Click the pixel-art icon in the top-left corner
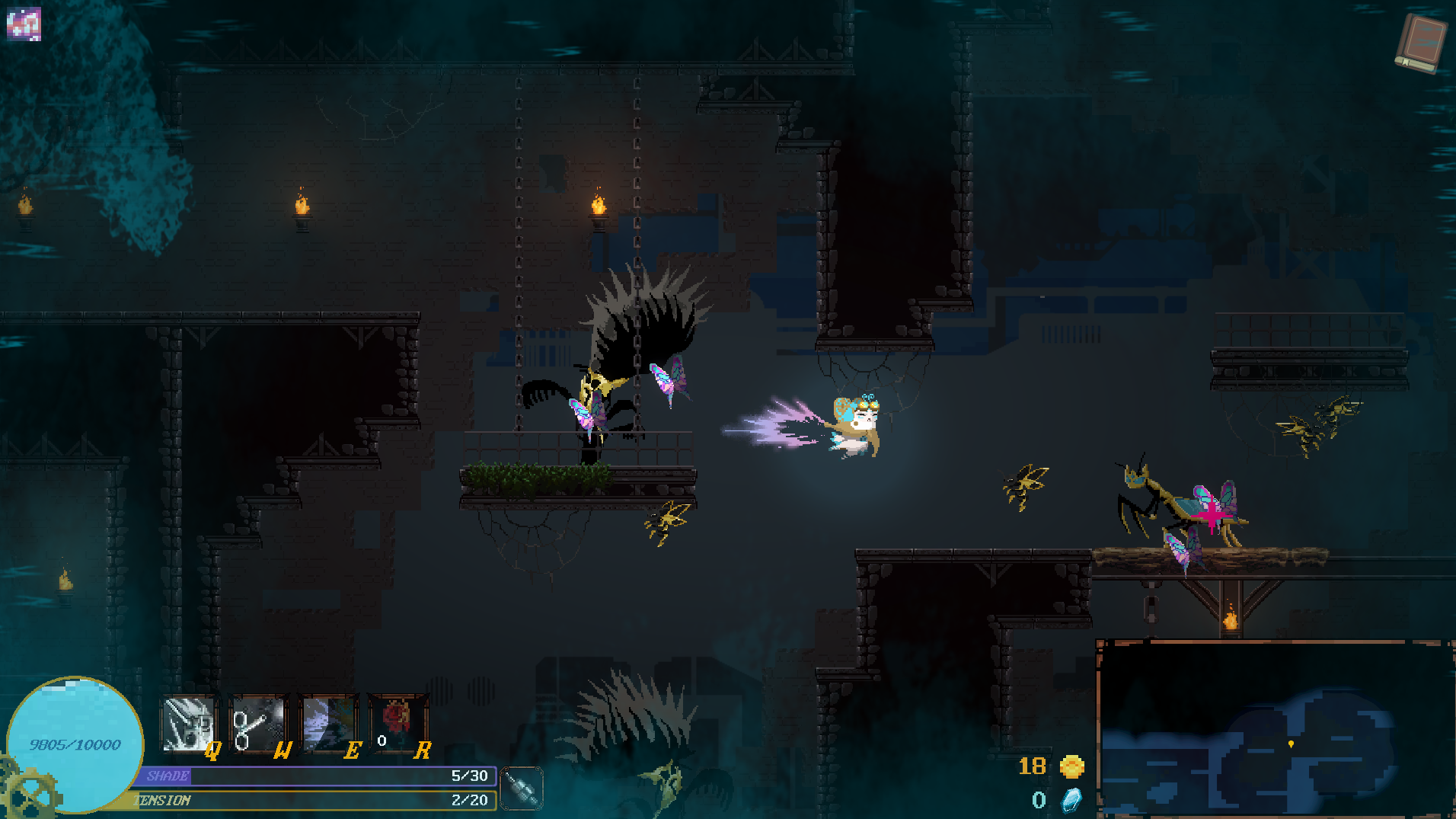This screenshot has width=1456, height=819. tap(24, 24)
